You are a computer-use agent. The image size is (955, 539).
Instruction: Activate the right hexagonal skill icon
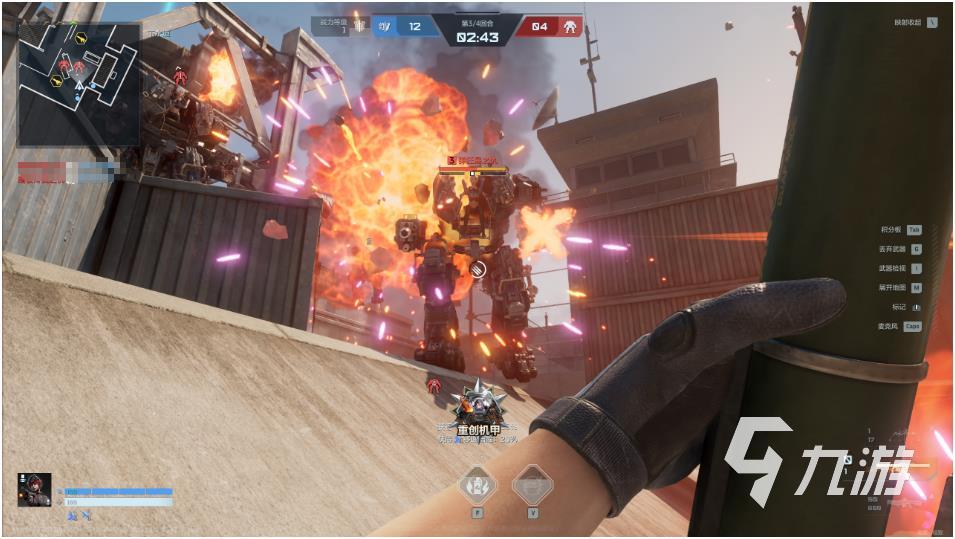pyautogui.click(x=532, y=485)
